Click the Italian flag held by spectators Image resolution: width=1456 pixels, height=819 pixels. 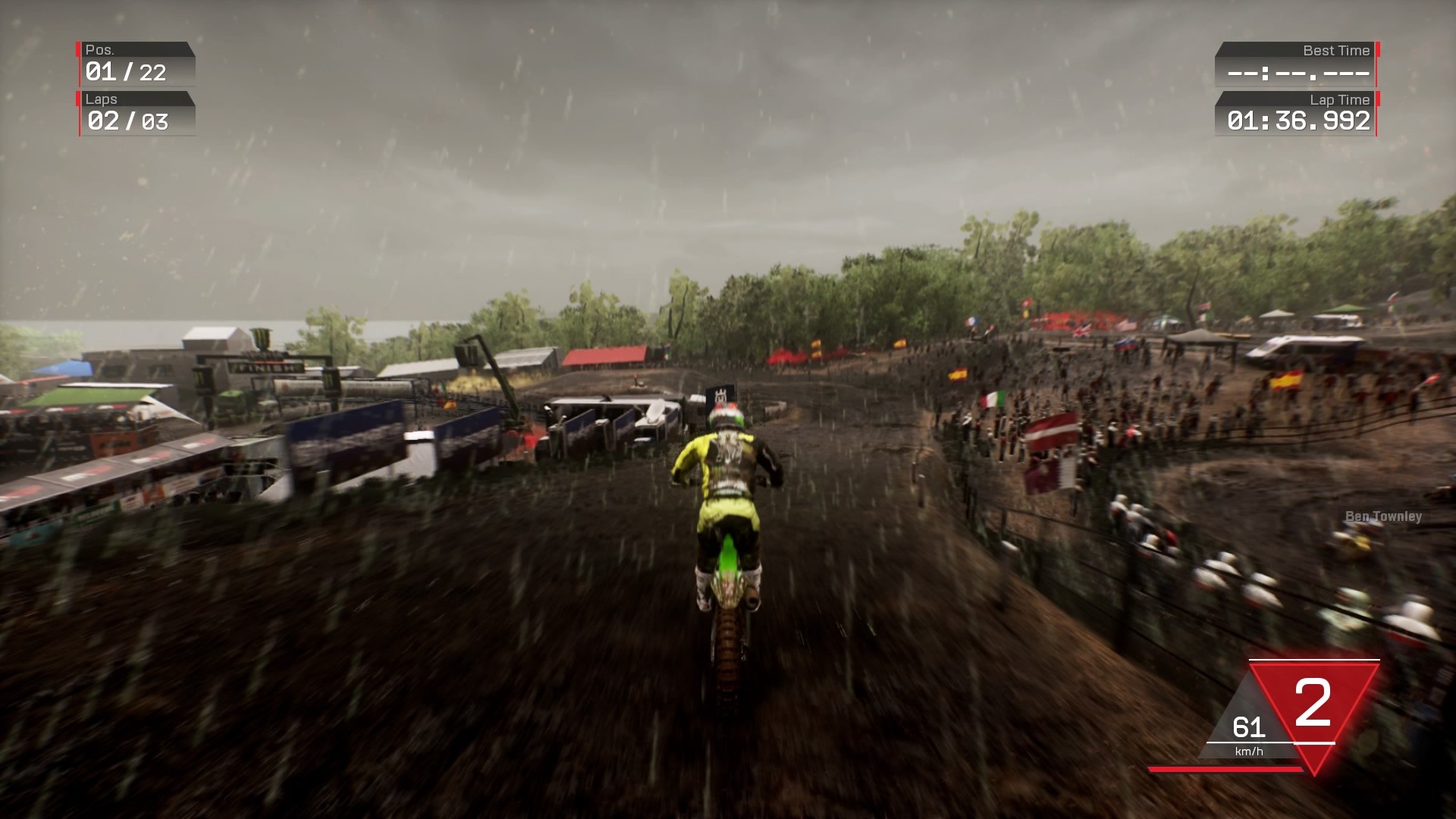[992, 400]
